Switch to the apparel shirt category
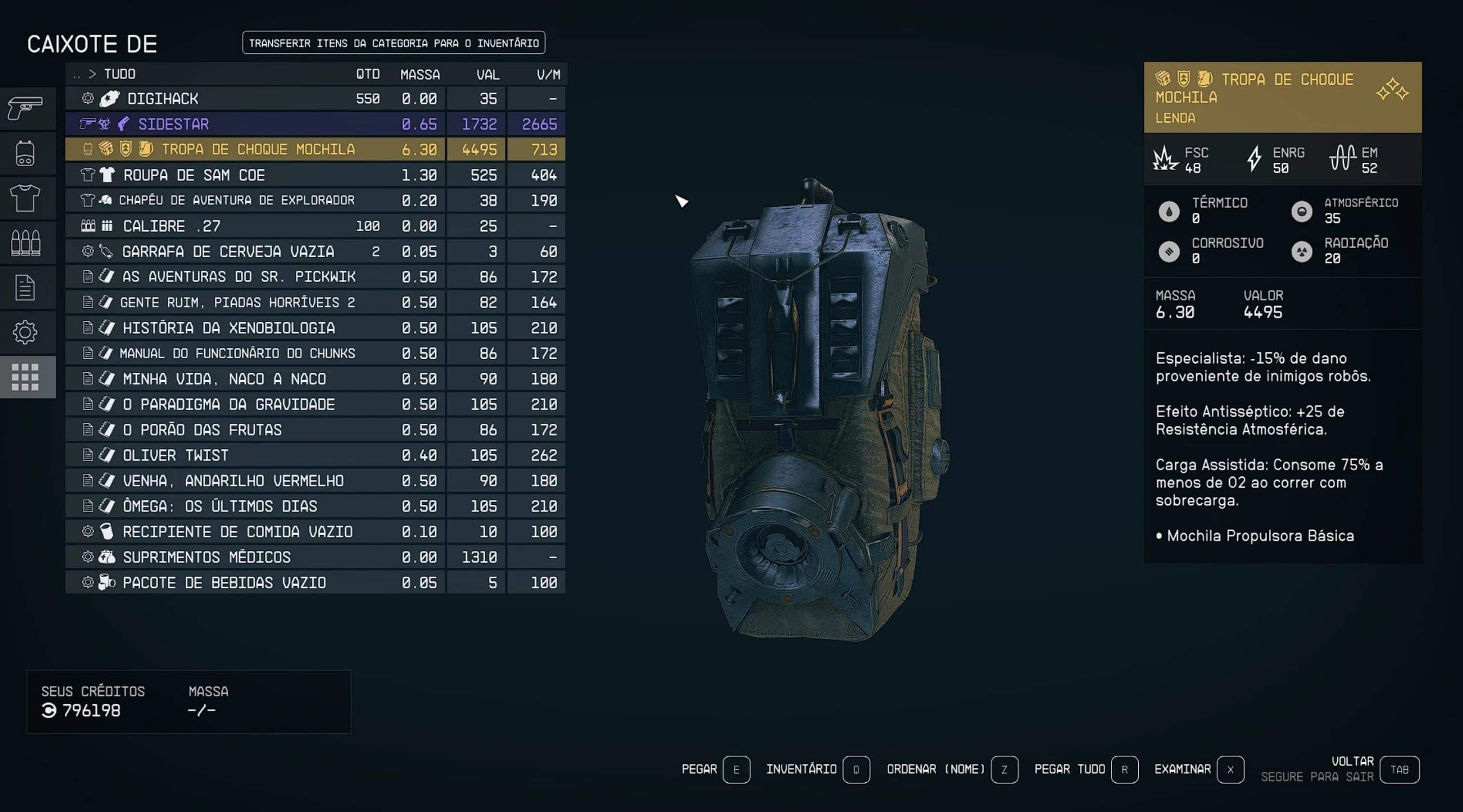 pyautogui.click(x=26, y=198)
